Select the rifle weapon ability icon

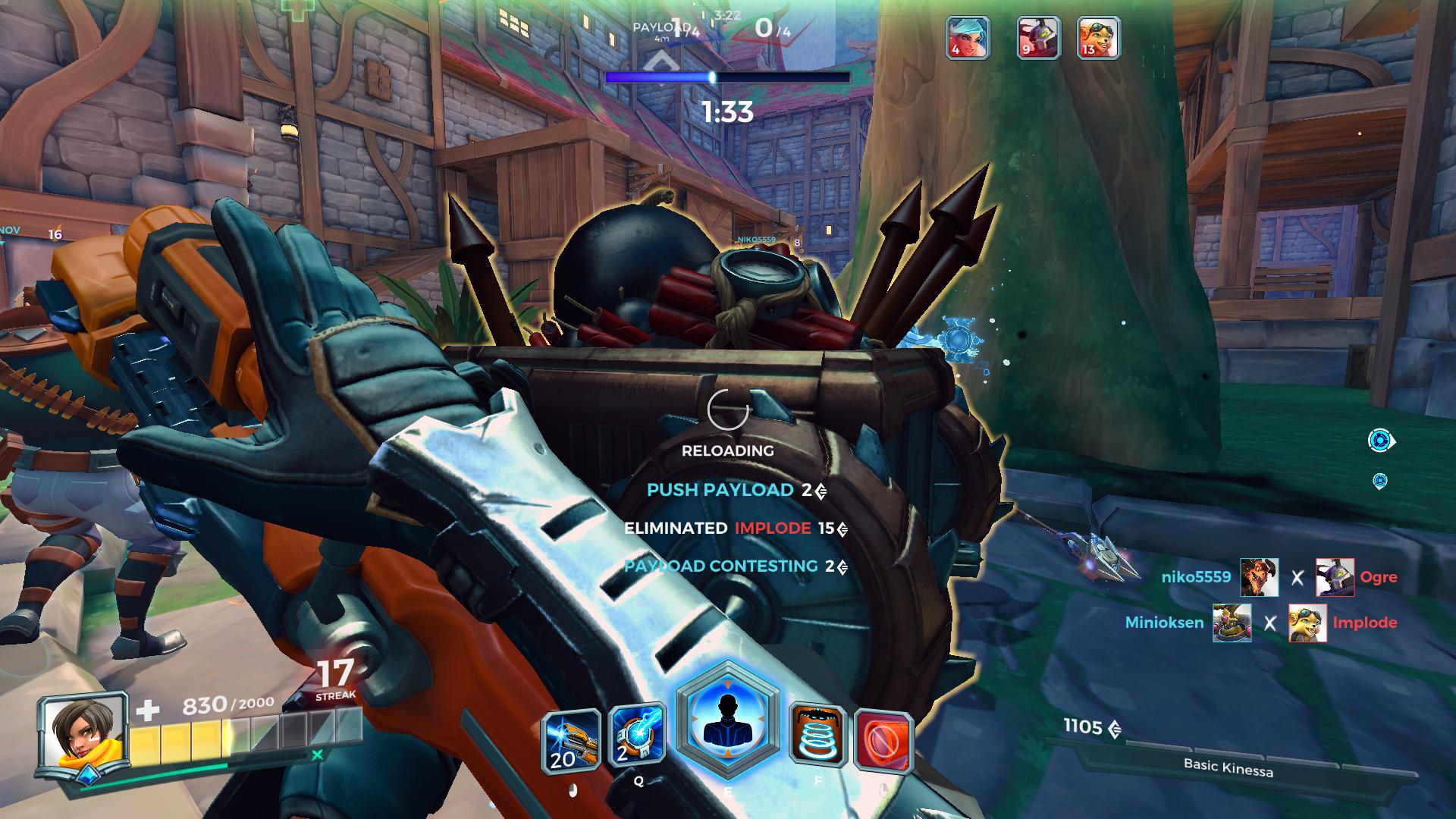click(x=571, y=740)
